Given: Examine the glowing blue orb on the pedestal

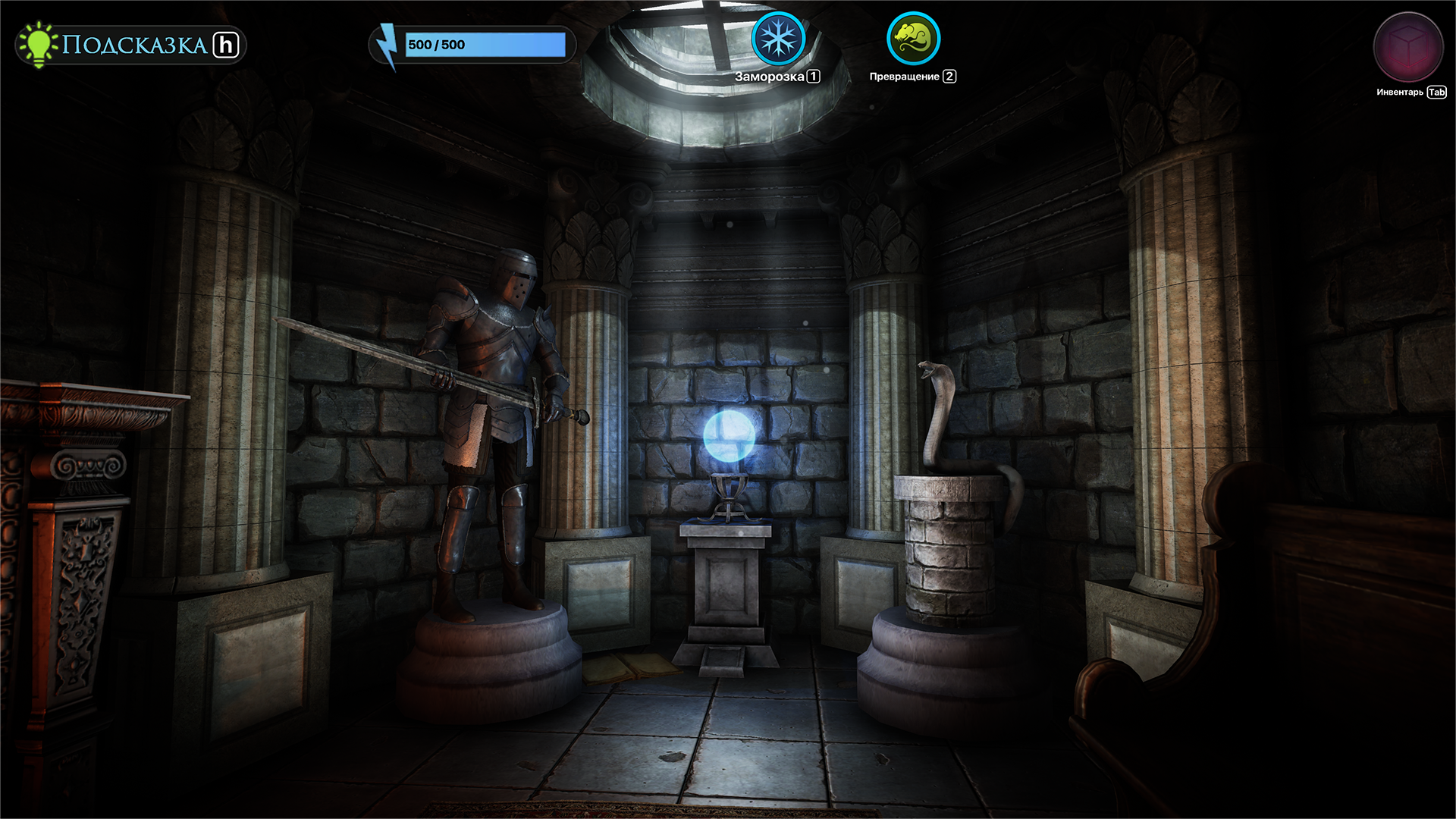Looking at the screenshot, I should click(730, 438).
